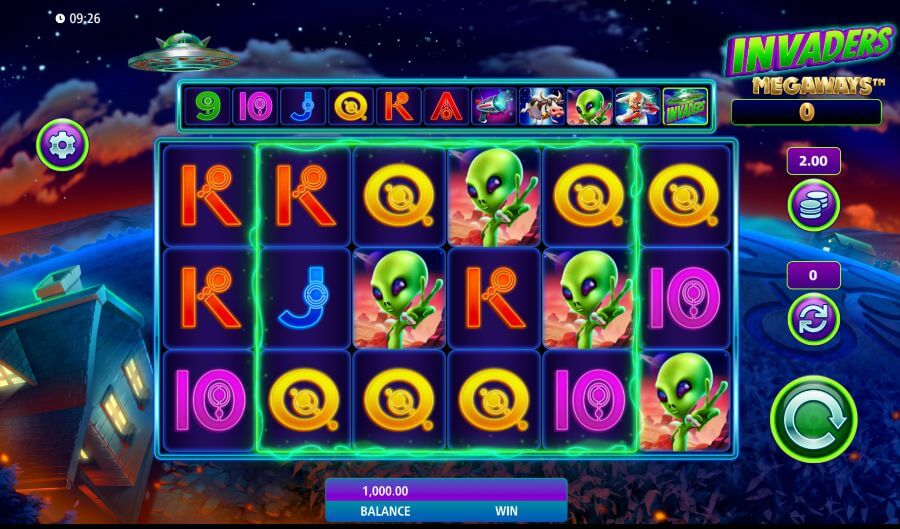Select the cow paytable symbol

click(x=541, y=106)
